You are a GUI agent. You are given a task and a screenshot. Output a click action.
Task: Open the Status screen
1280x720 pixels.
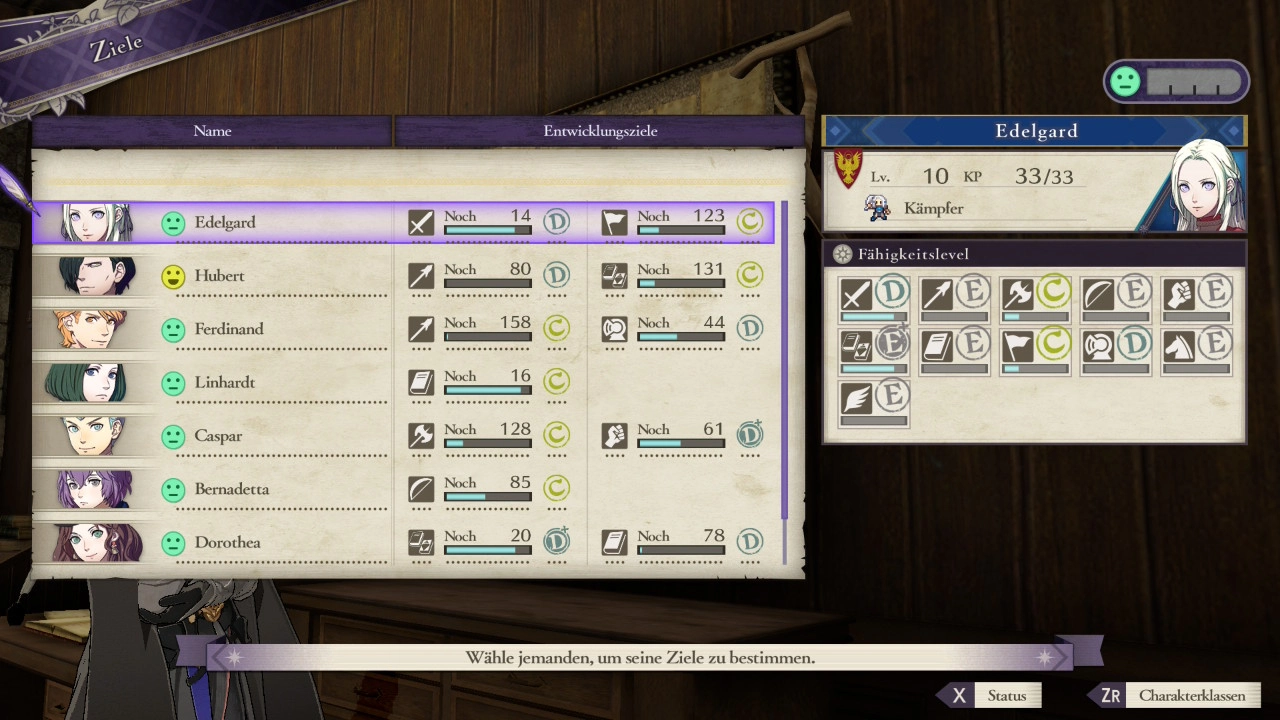(x=991, y=695)
